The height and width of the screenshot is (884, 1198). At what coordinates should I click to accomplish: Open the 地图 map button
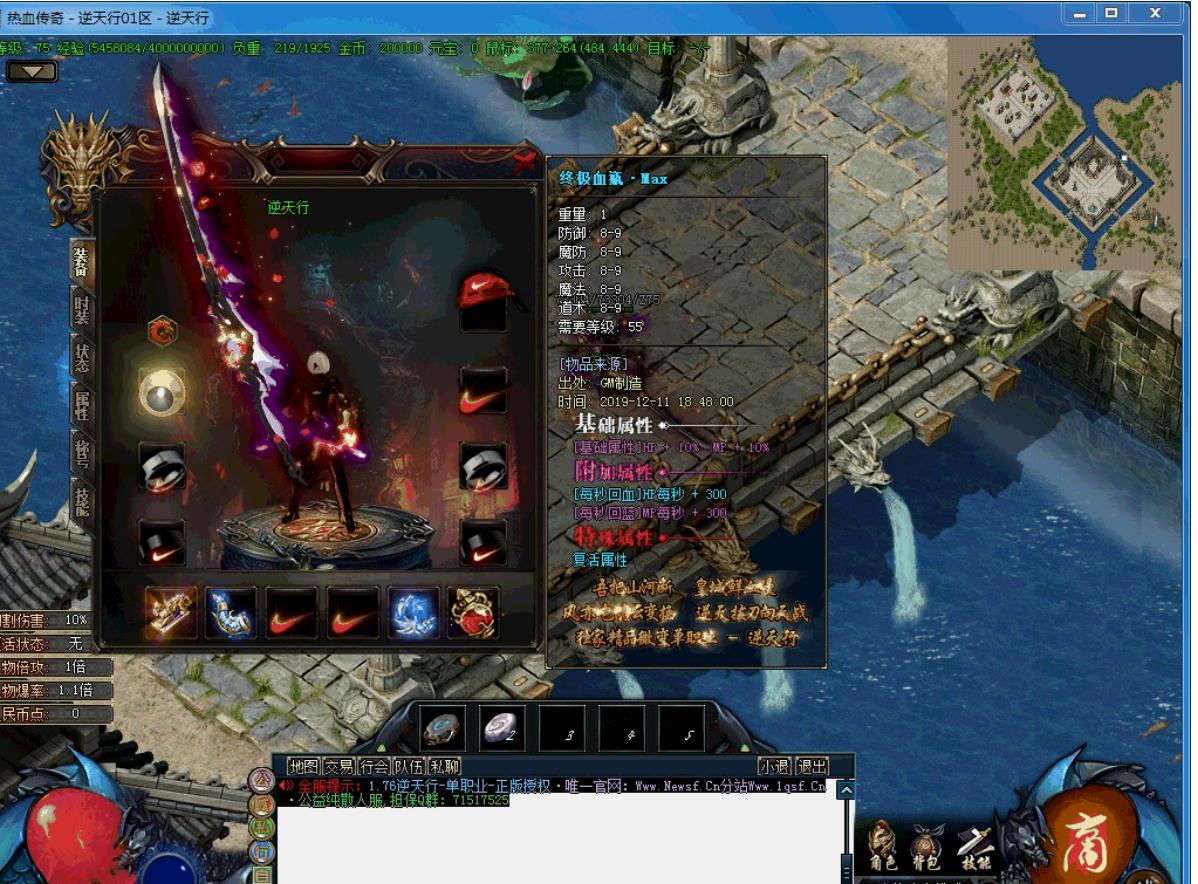pyautogui.click(x=303, y=766)
